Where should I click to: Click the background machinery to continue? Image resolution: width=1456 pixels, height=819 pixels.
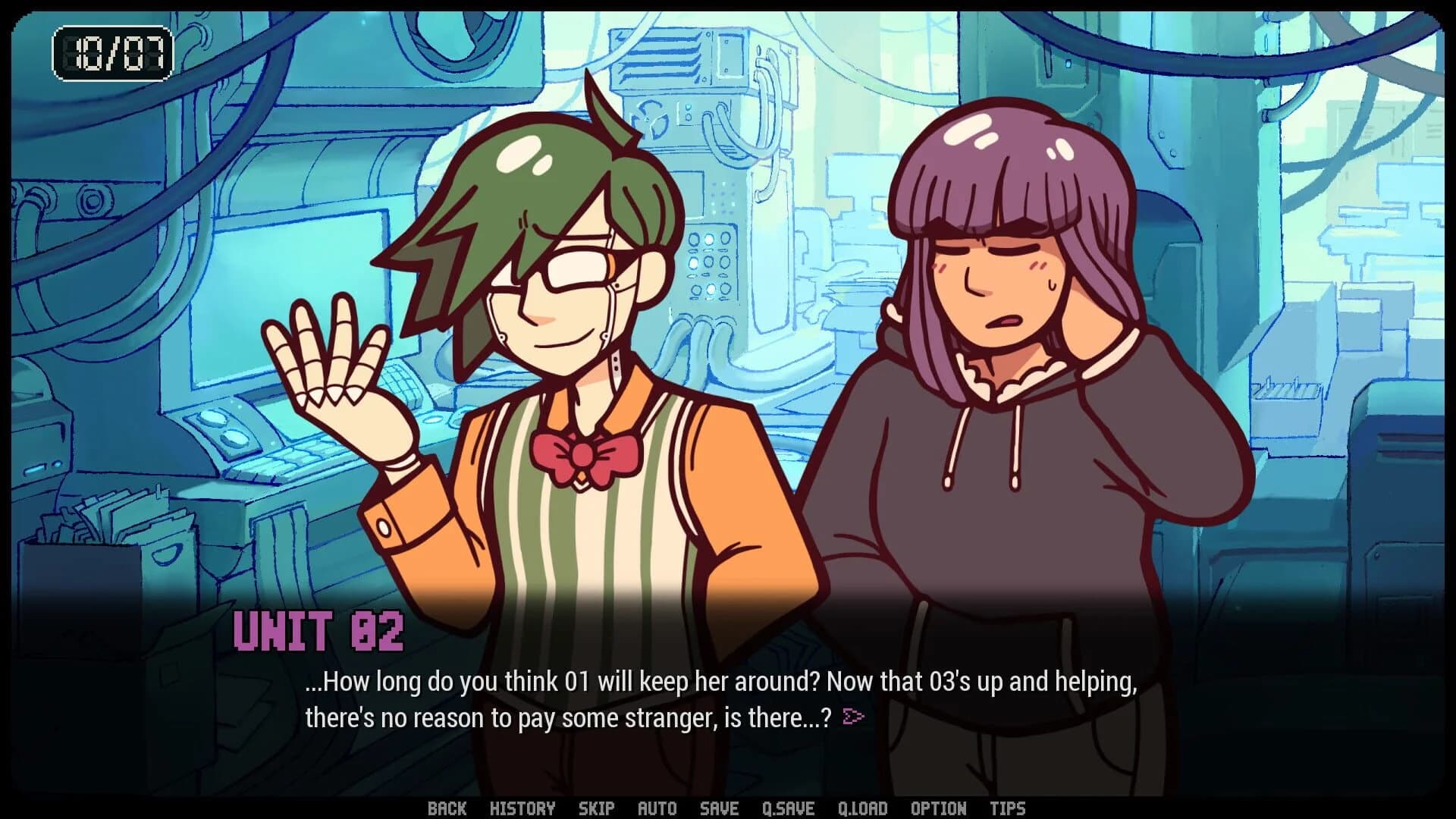(x=758, y=152)
